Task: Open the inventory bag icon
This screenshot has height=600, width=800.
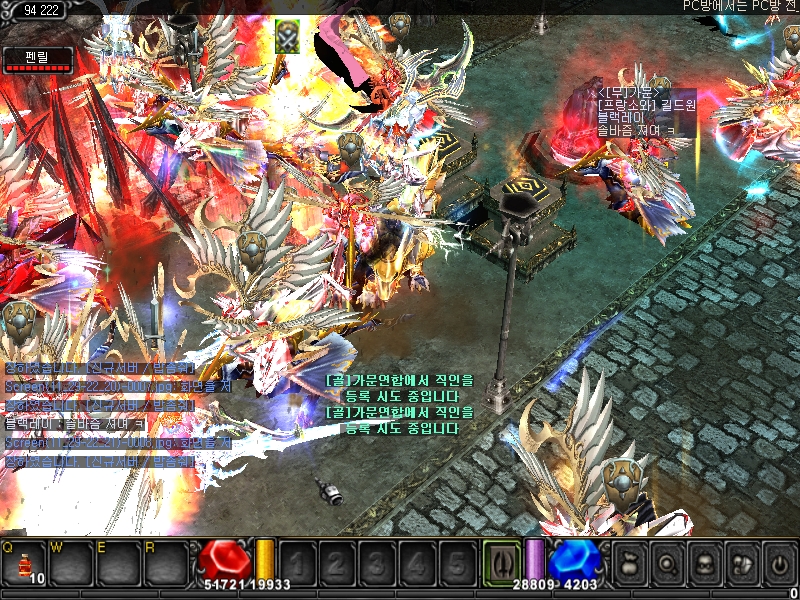Action: click(x=630, y=563)
